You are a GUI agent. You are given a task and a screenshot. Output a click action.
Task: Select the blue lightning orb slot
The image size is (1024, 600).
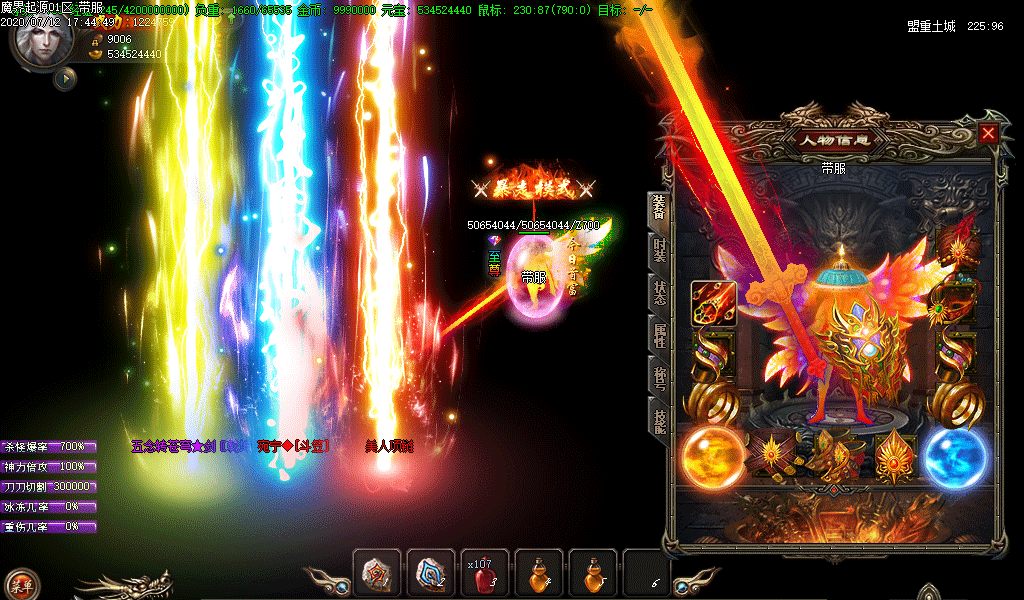(955, 458)
